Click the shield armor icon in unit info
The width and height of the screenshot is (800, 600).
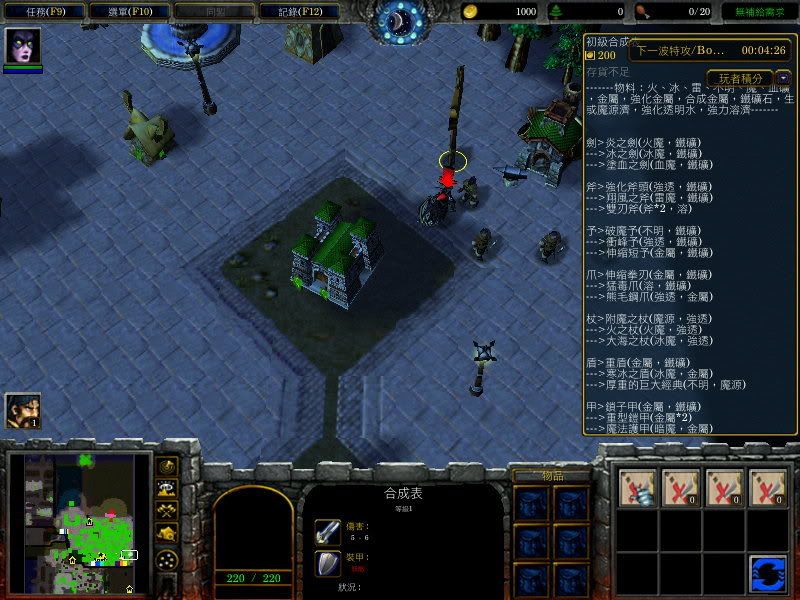[x=328, y=564]
